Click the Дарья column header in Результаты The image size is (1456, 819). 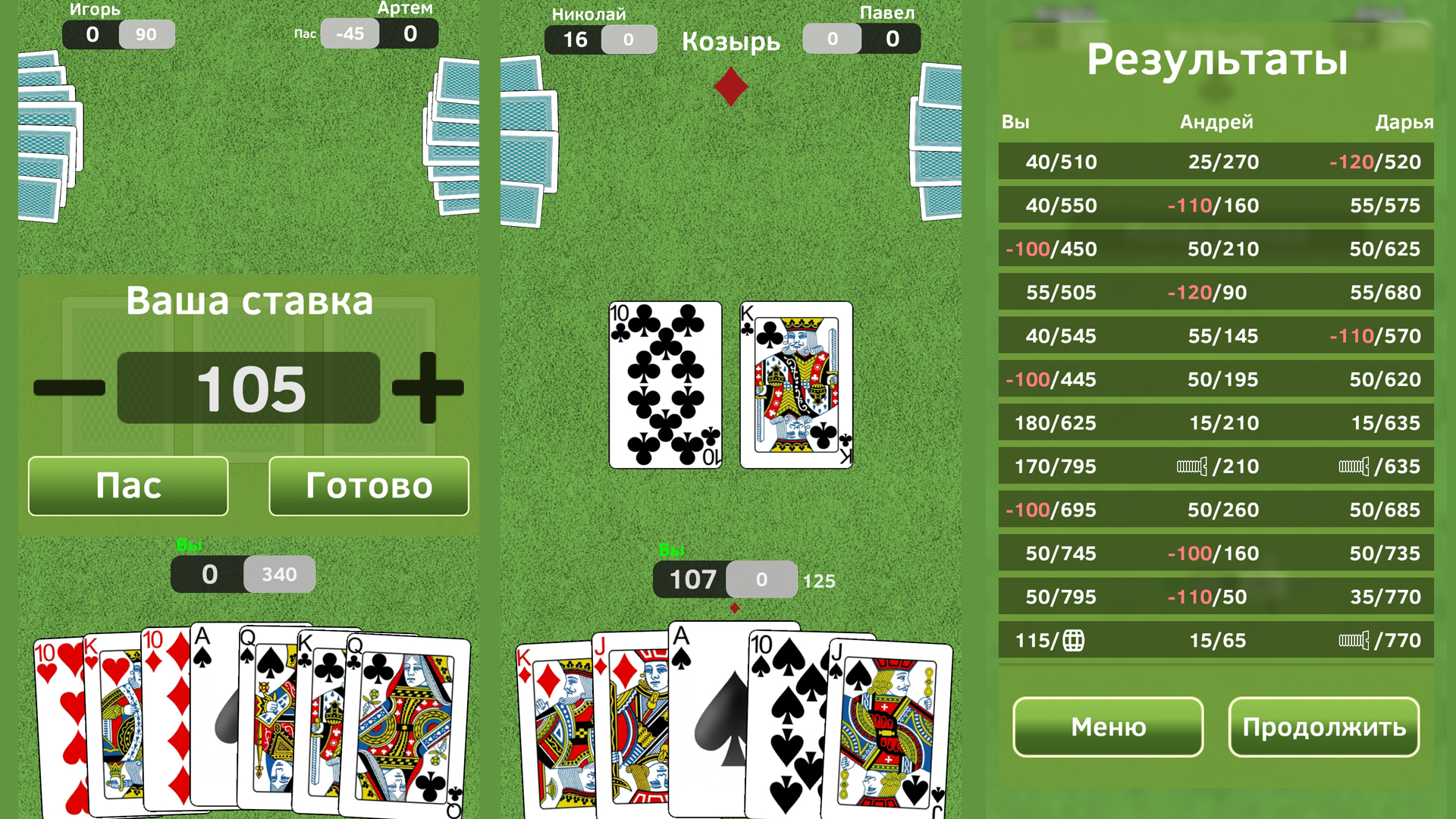pos(1404,122)
